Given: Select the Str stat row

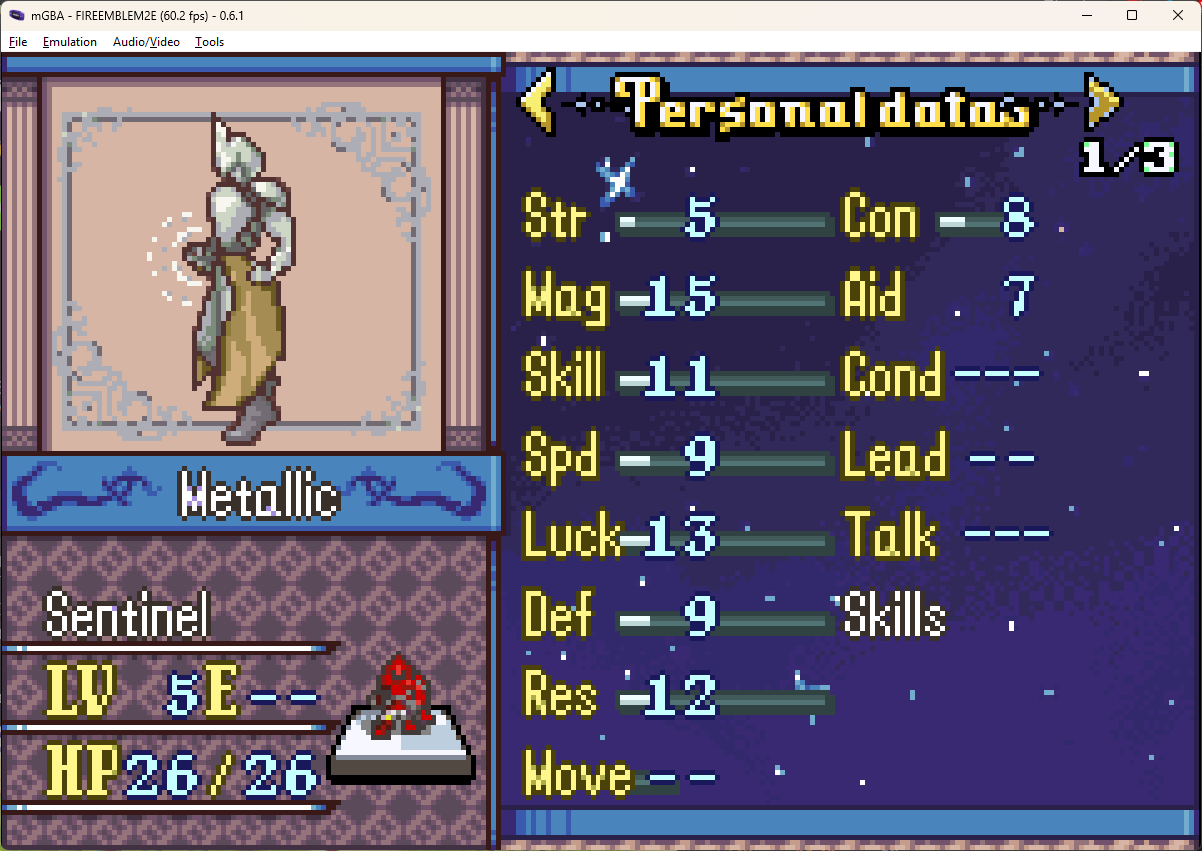Looking at the screenshot, I should (x=678, y=218).
